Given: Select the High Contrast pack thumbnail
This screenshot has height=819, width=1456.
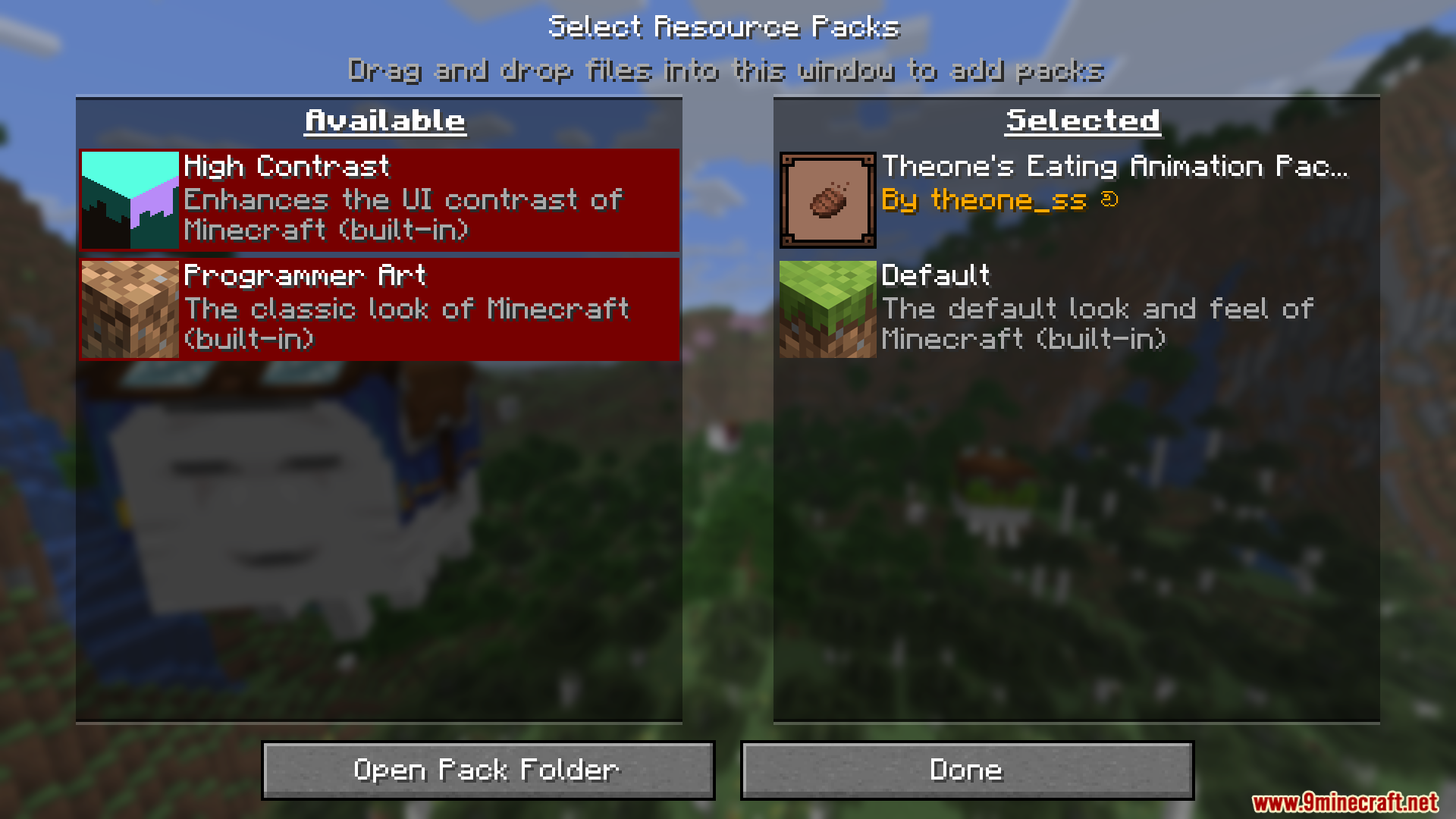Looking at the screenshot, I should (130, 200).
